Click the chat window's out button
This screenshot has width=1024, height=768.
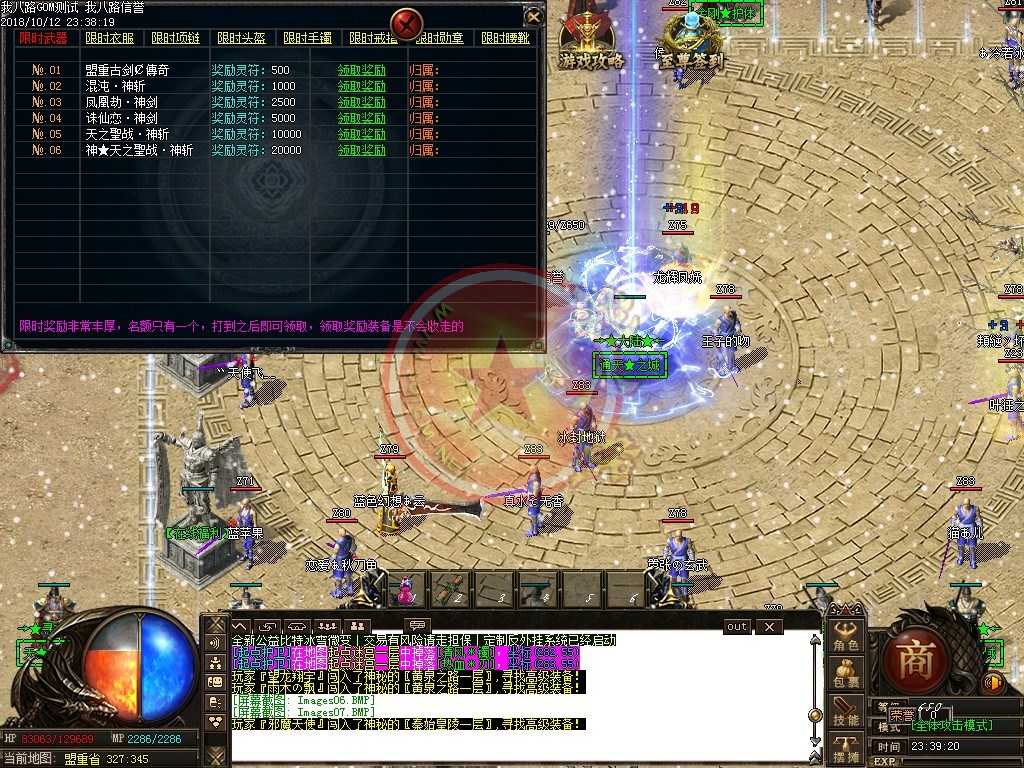[736, 626]
